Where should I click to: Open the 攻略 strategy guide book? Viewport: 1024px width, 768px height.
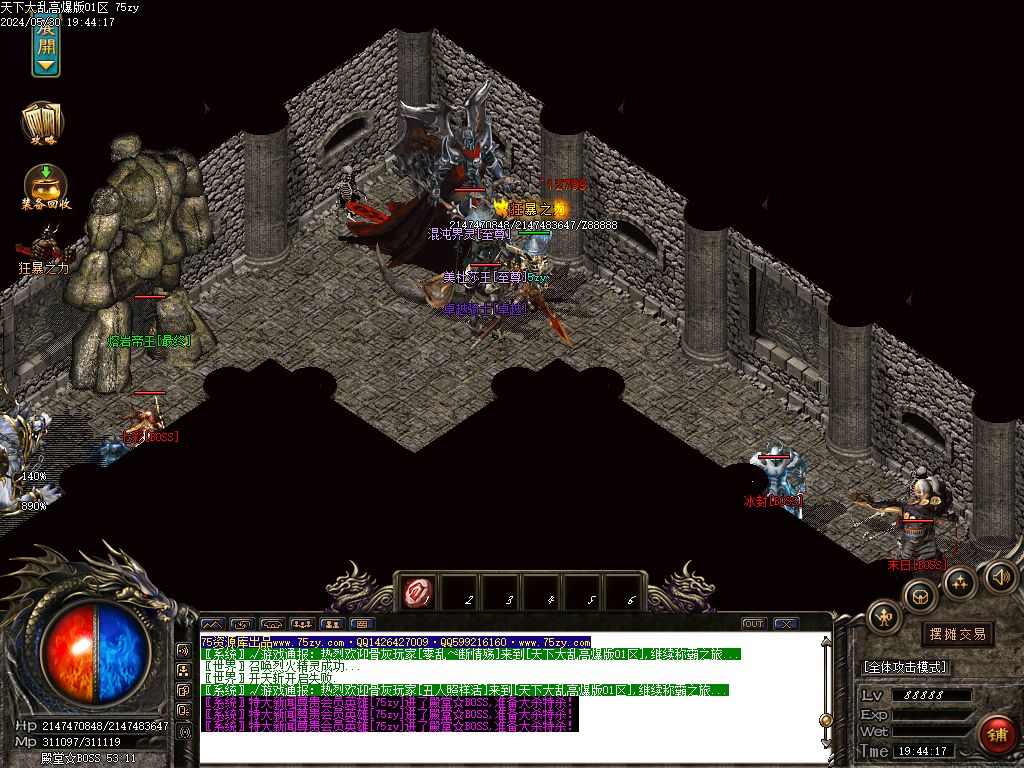pos(43,122)
